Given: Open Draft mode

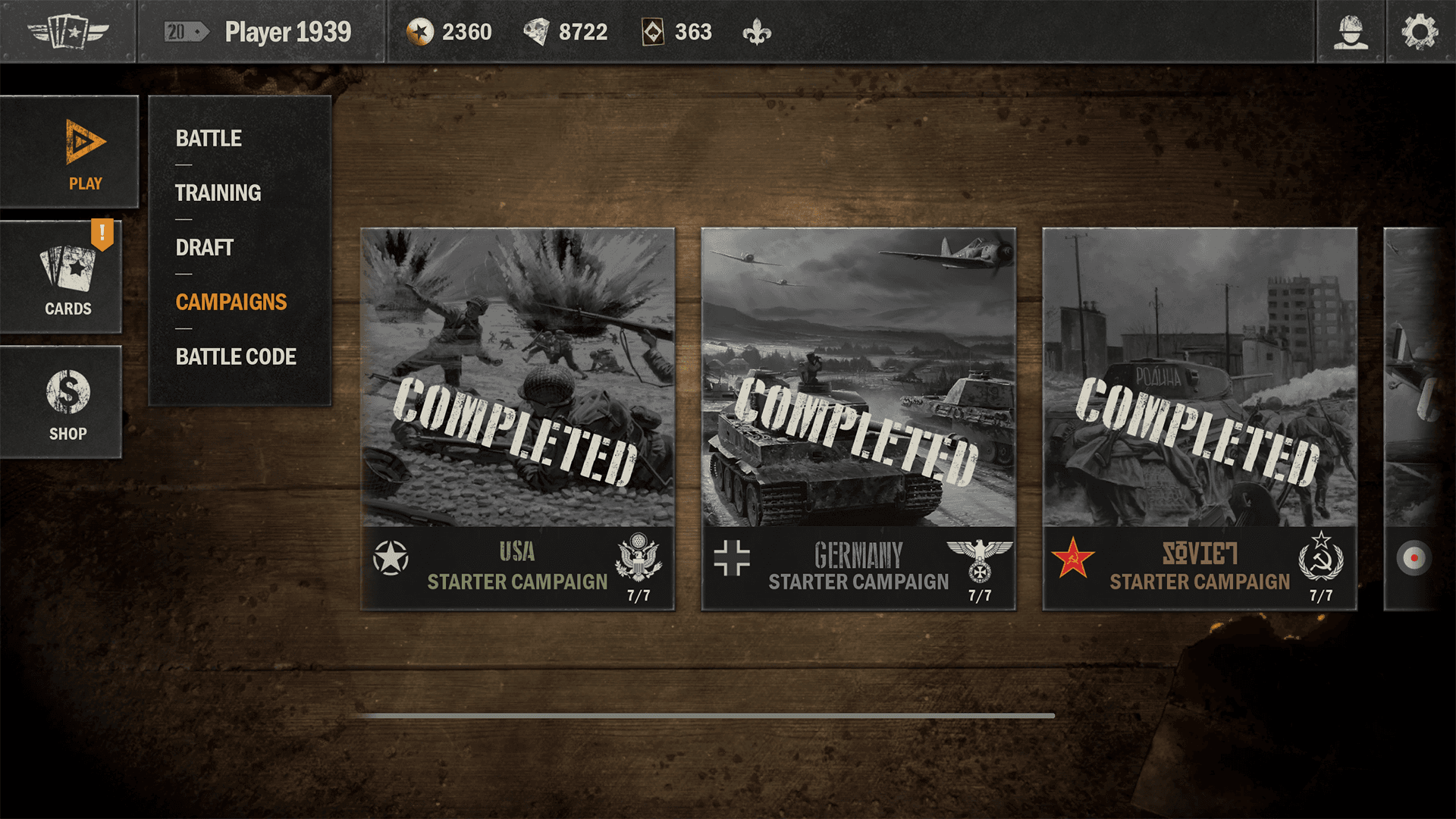Looking at the screenshot, I should pyautogui.click(x=204, y=247).
